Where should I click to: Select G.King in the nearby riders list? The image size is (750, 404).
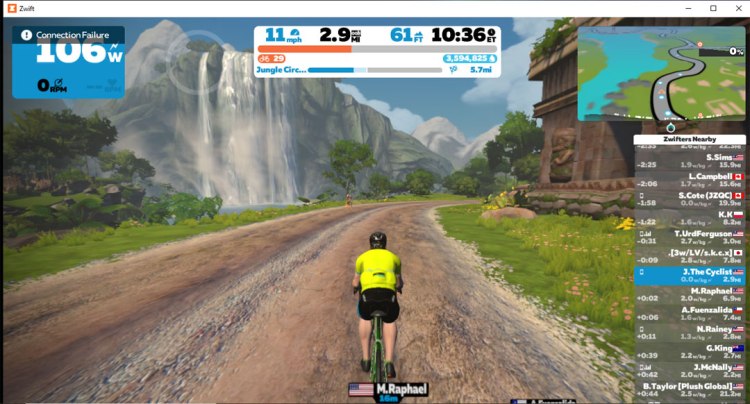coord(690,351)
